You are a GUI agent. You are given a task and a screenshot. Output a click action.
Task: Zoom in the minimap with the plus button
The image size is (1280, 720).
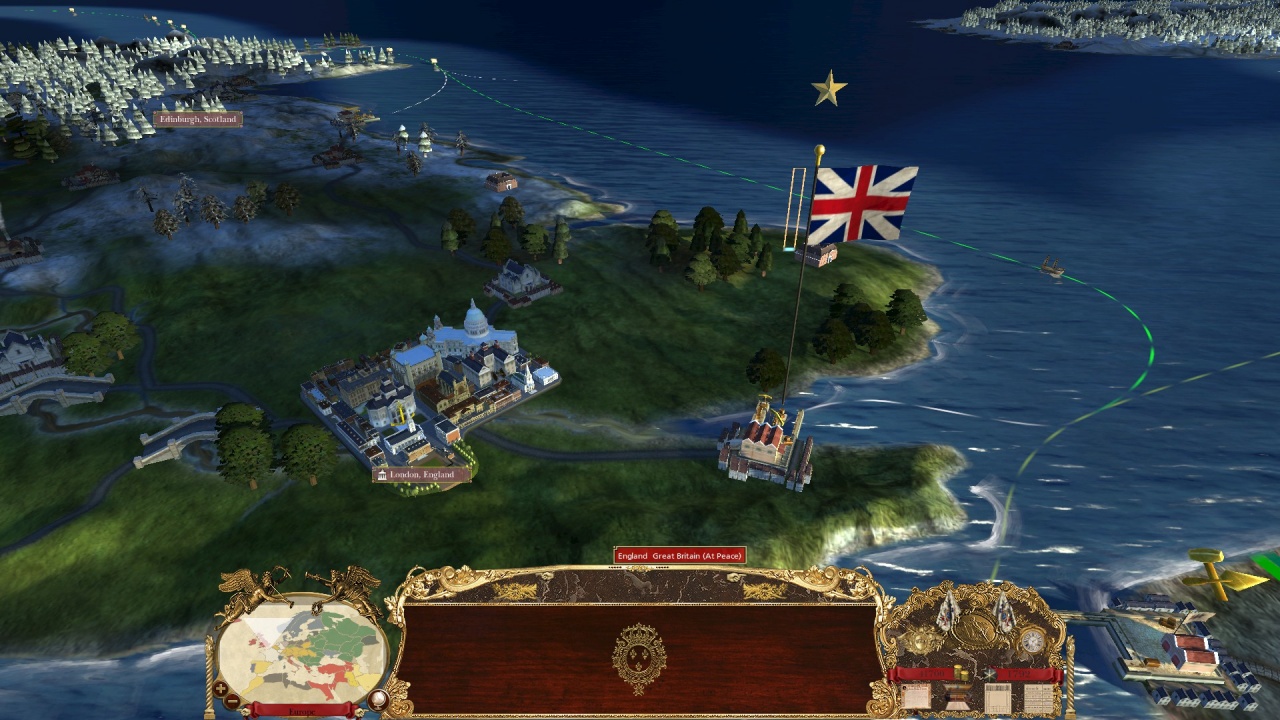coord(220,689)
